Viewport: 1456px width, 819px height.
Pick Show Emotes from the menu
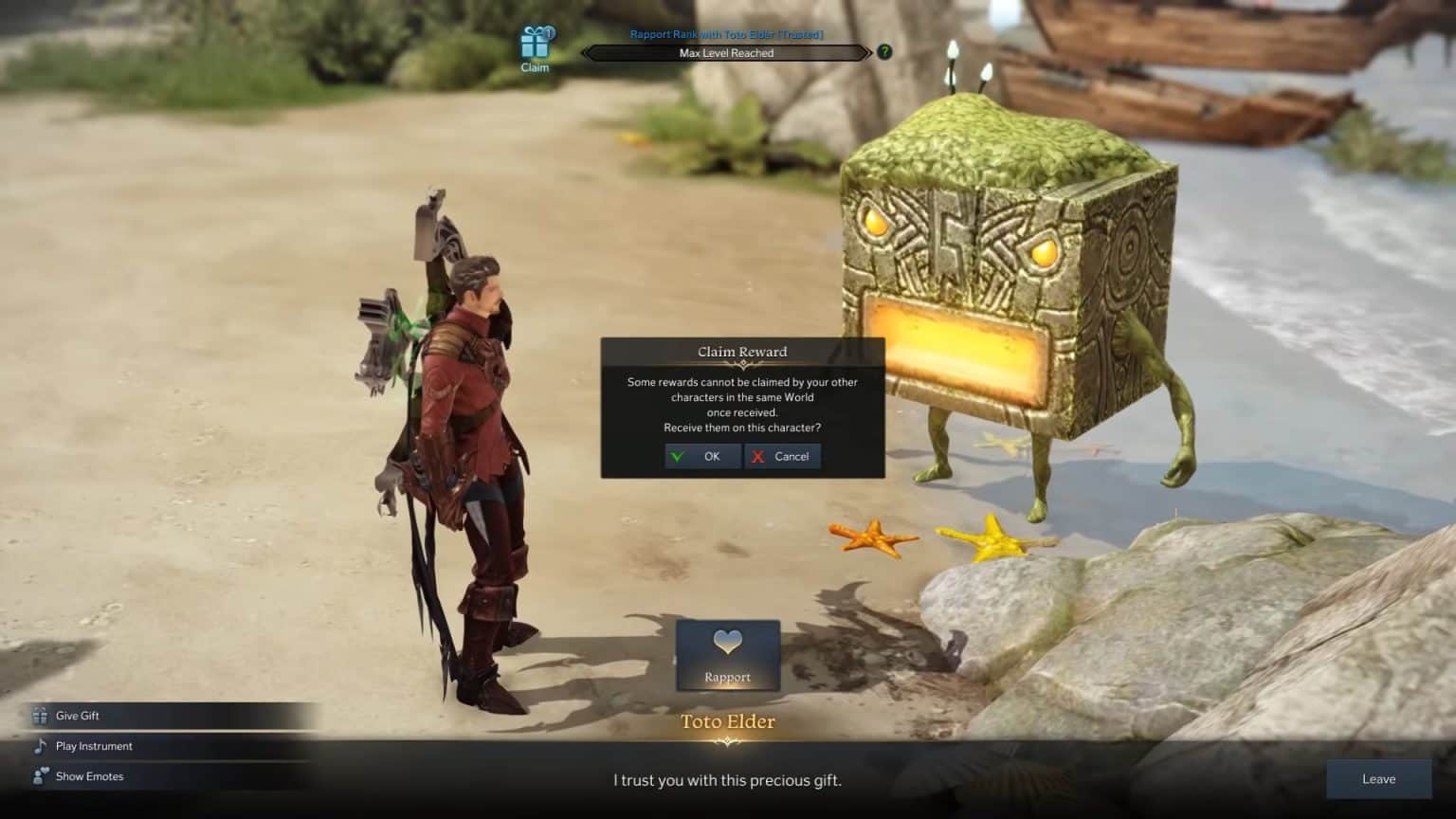[87, 776]
